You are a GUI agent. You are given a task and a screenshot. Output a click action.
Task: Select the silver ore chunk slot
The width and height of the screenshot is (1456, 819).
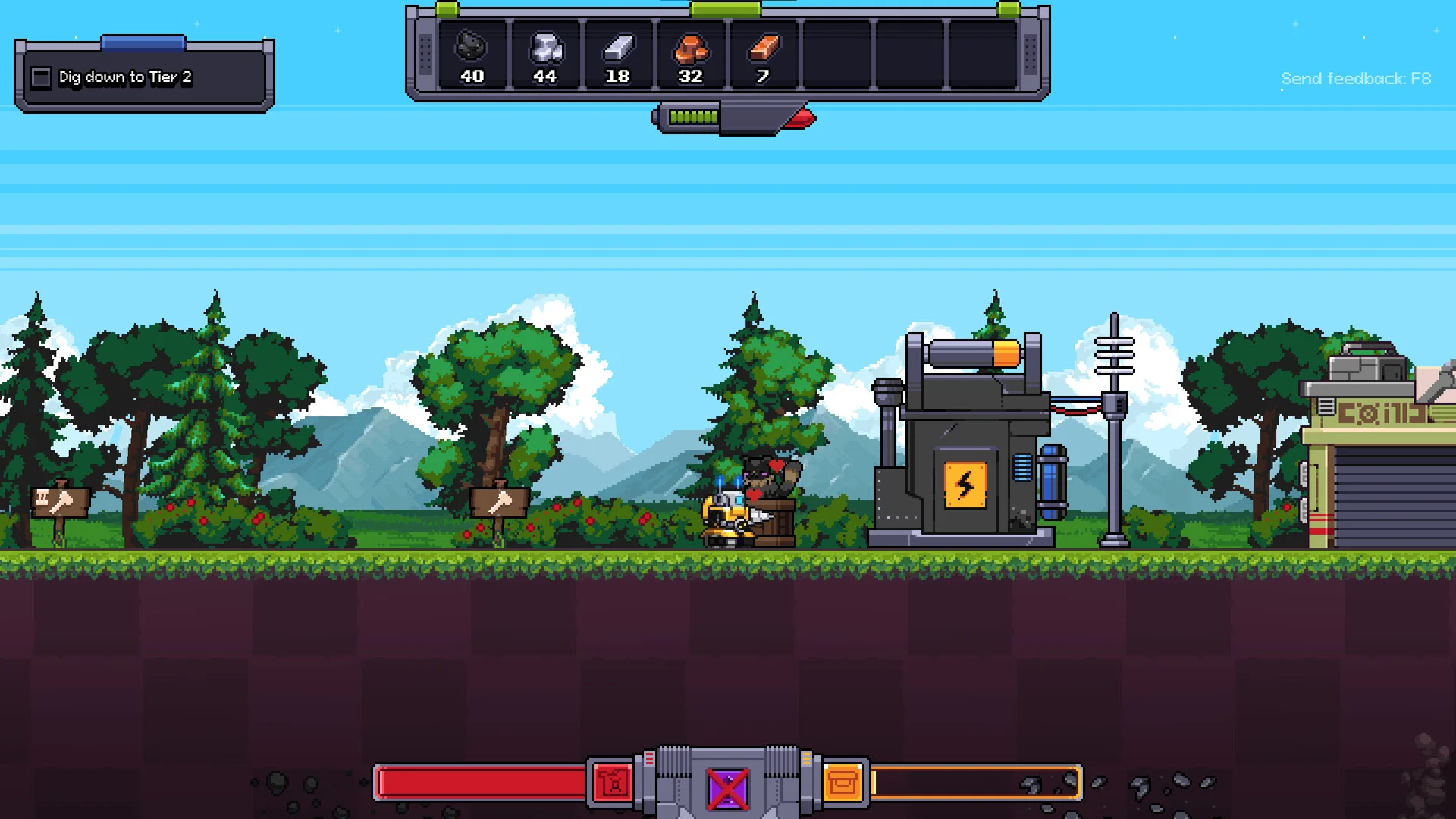544,55
